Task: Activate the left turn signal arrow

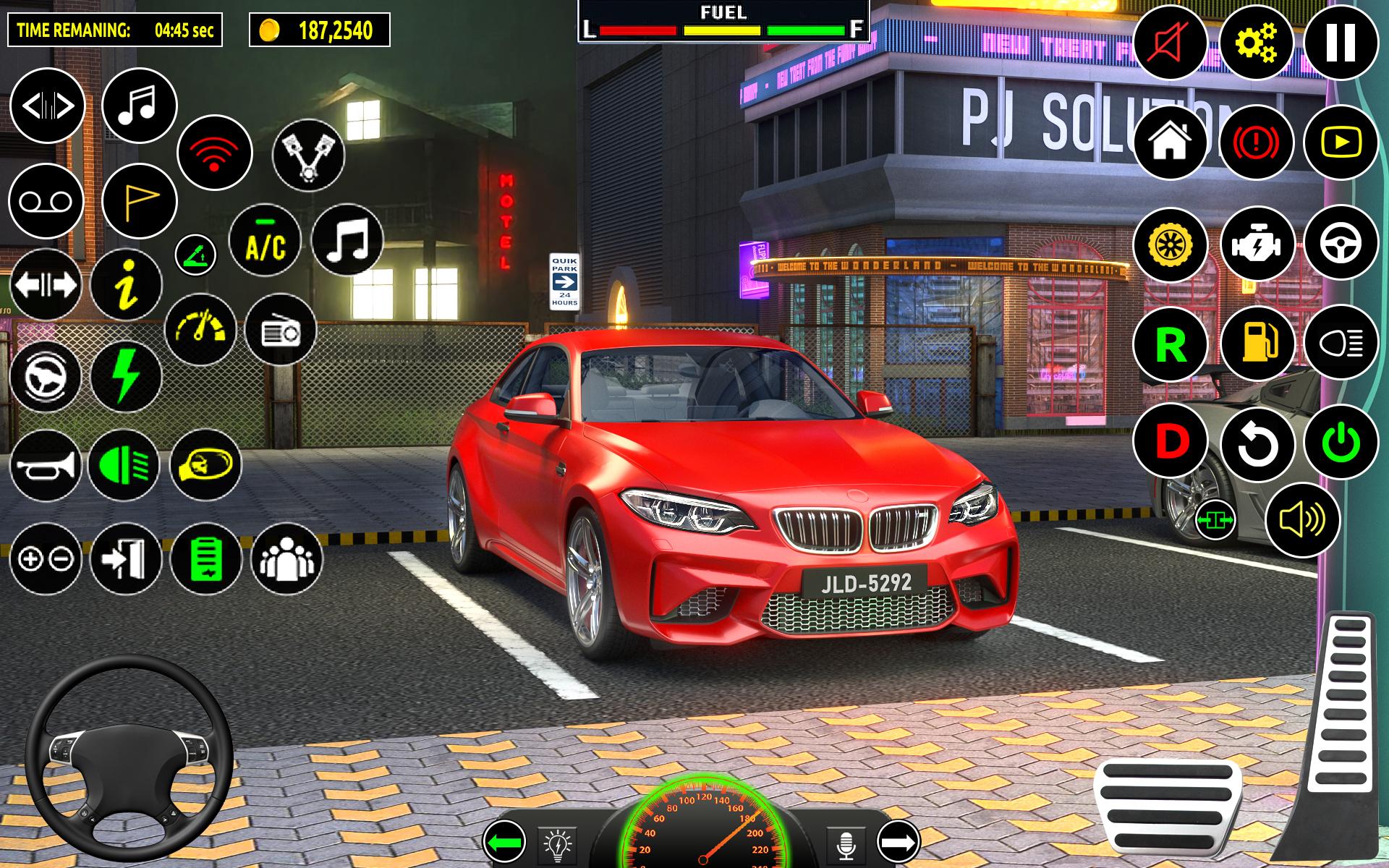Action: coord(504,843)
